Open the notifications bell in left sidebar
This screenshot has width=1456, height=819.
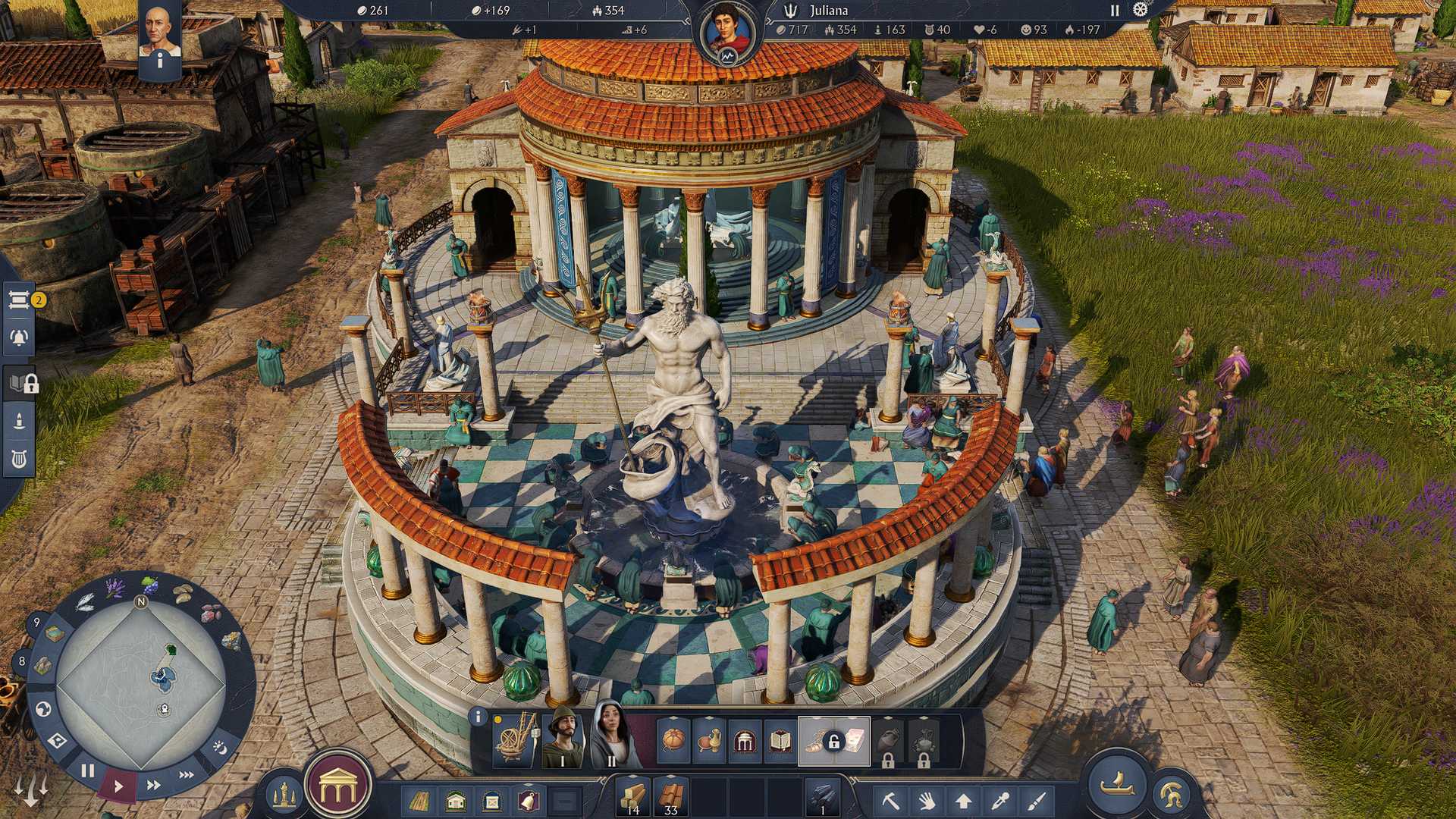(x=20, y=336)
